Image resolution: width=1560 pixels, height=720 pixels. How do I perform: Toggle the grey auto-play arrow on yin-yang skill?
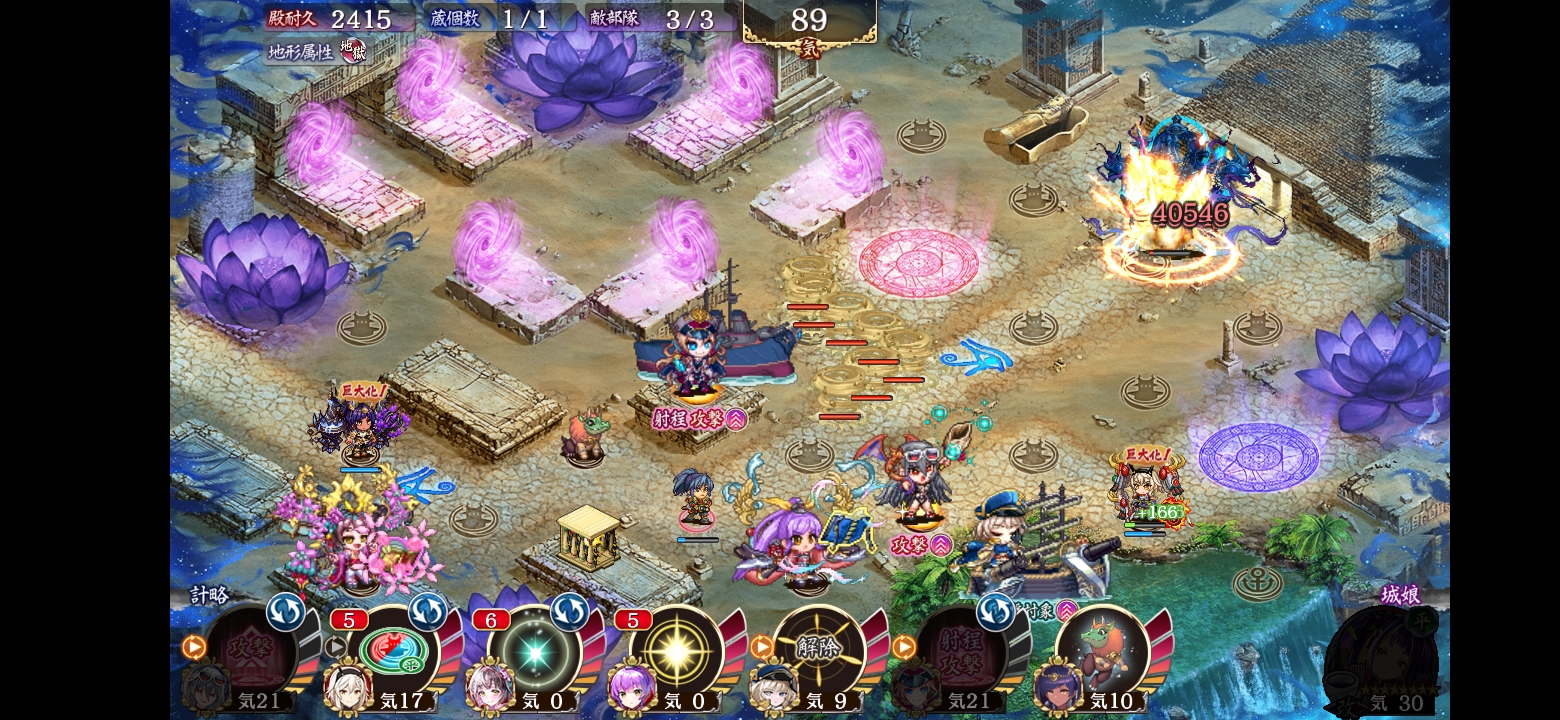(x=335, y=647)
